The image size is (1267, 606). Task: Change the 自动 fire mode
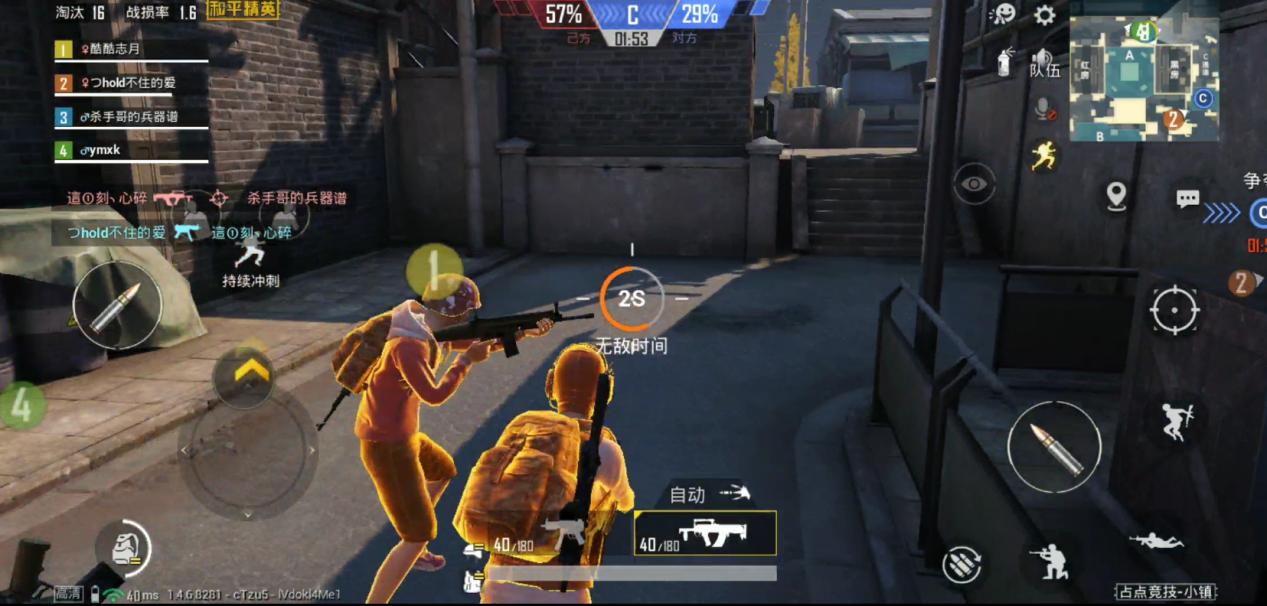[708, 493]
